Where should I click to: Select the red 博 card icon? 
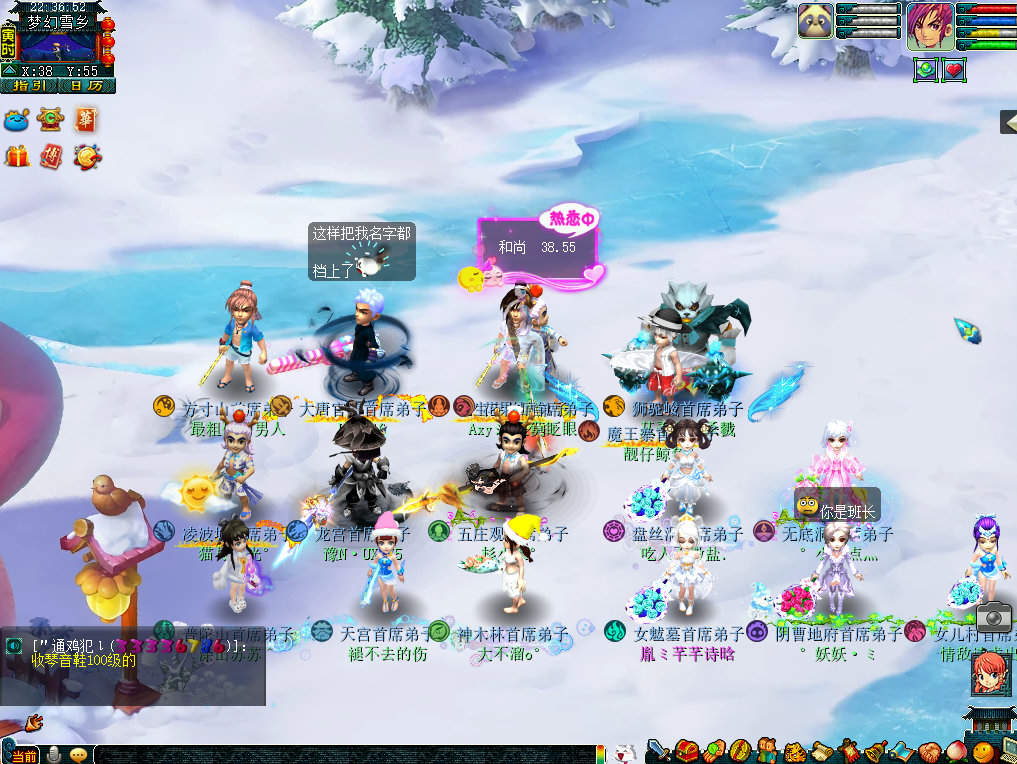(x=52, y=156)
